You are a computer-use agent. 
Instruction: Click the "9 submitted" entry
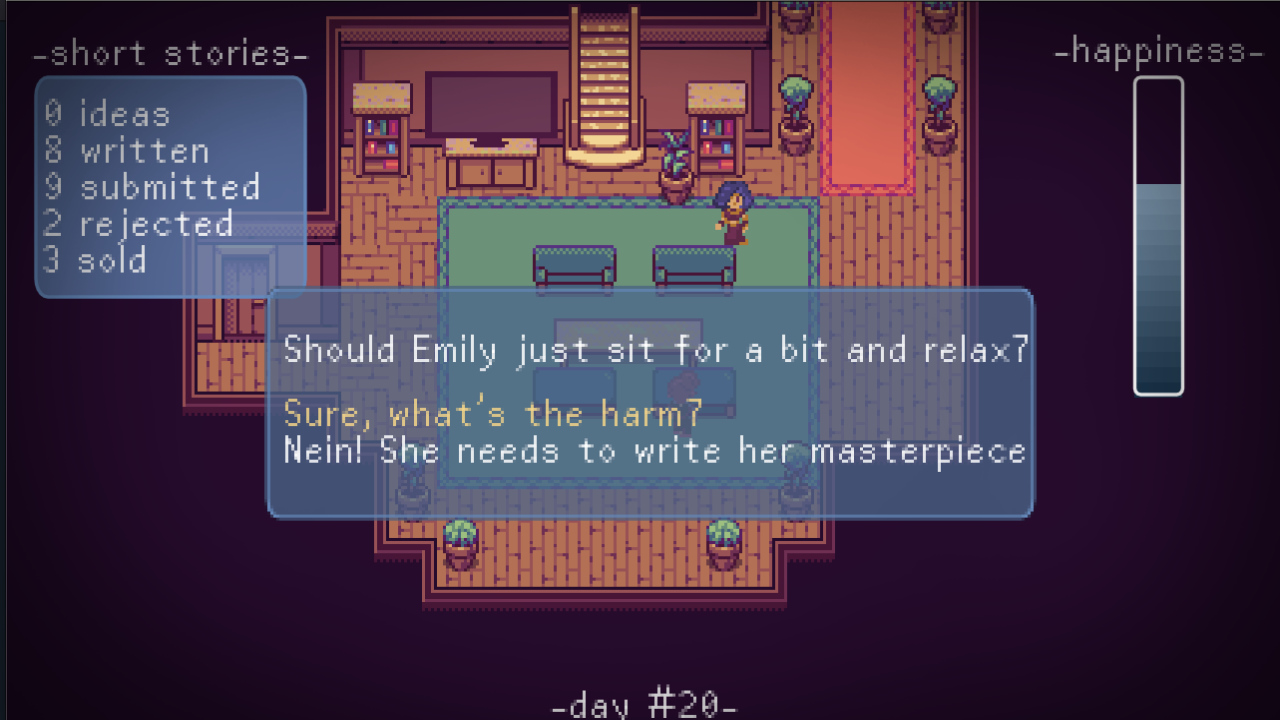(150, 187)
